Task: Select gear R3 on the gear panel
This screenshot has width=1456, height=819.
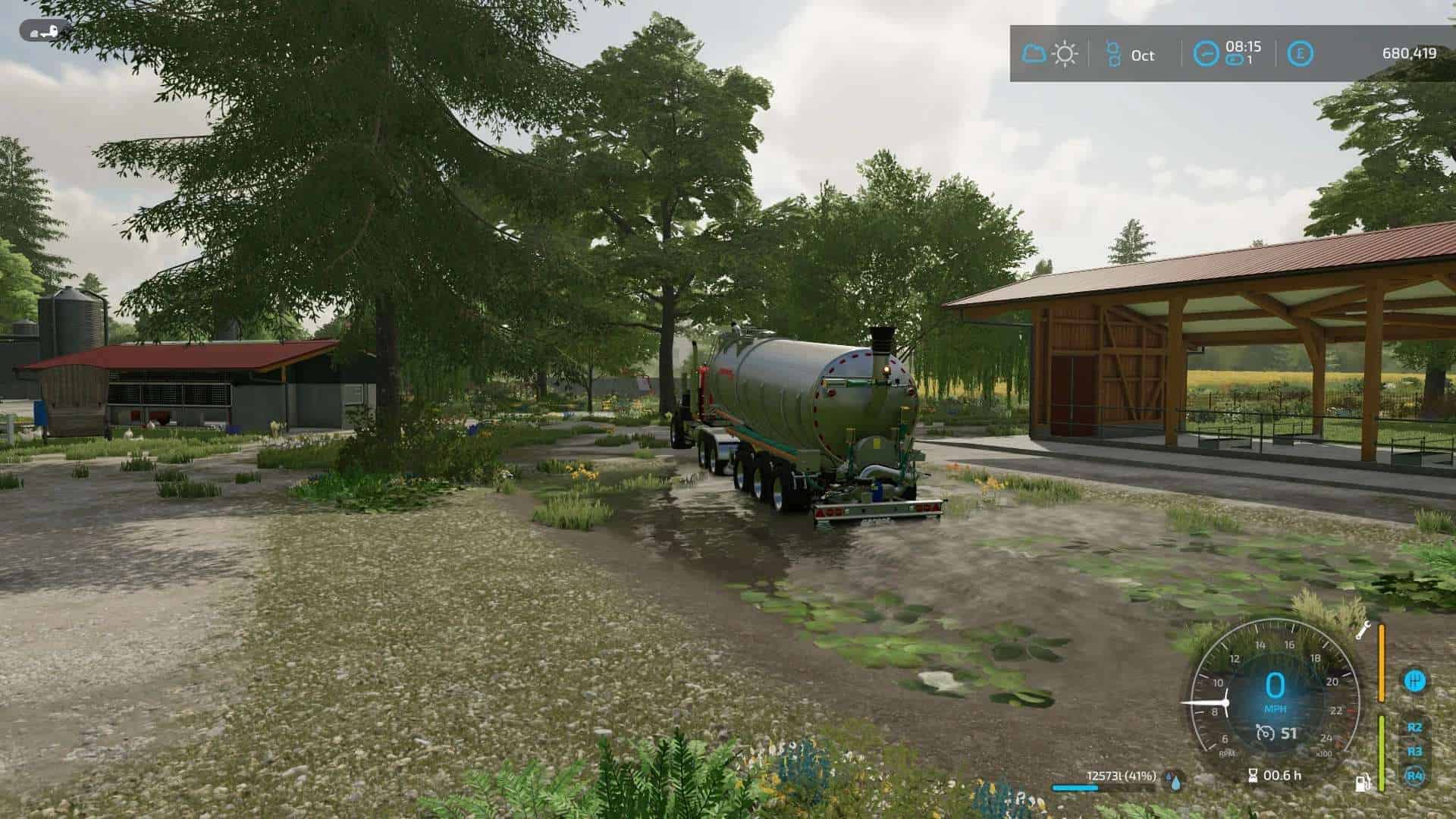Action: coord(1414,751)
